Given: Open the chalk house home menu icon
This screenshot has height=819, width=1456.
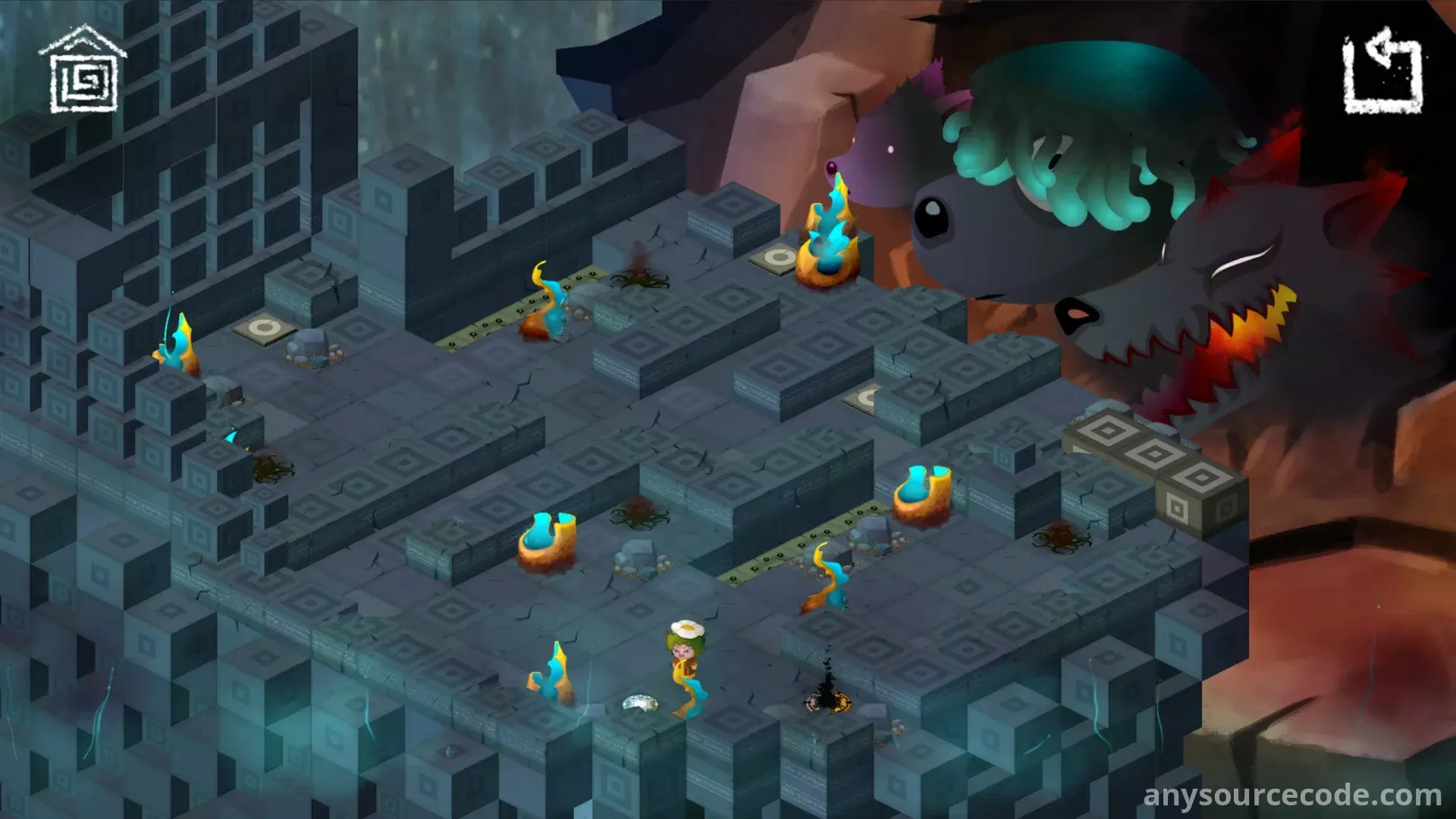Looking at the screenshot, I should (83, 71).
